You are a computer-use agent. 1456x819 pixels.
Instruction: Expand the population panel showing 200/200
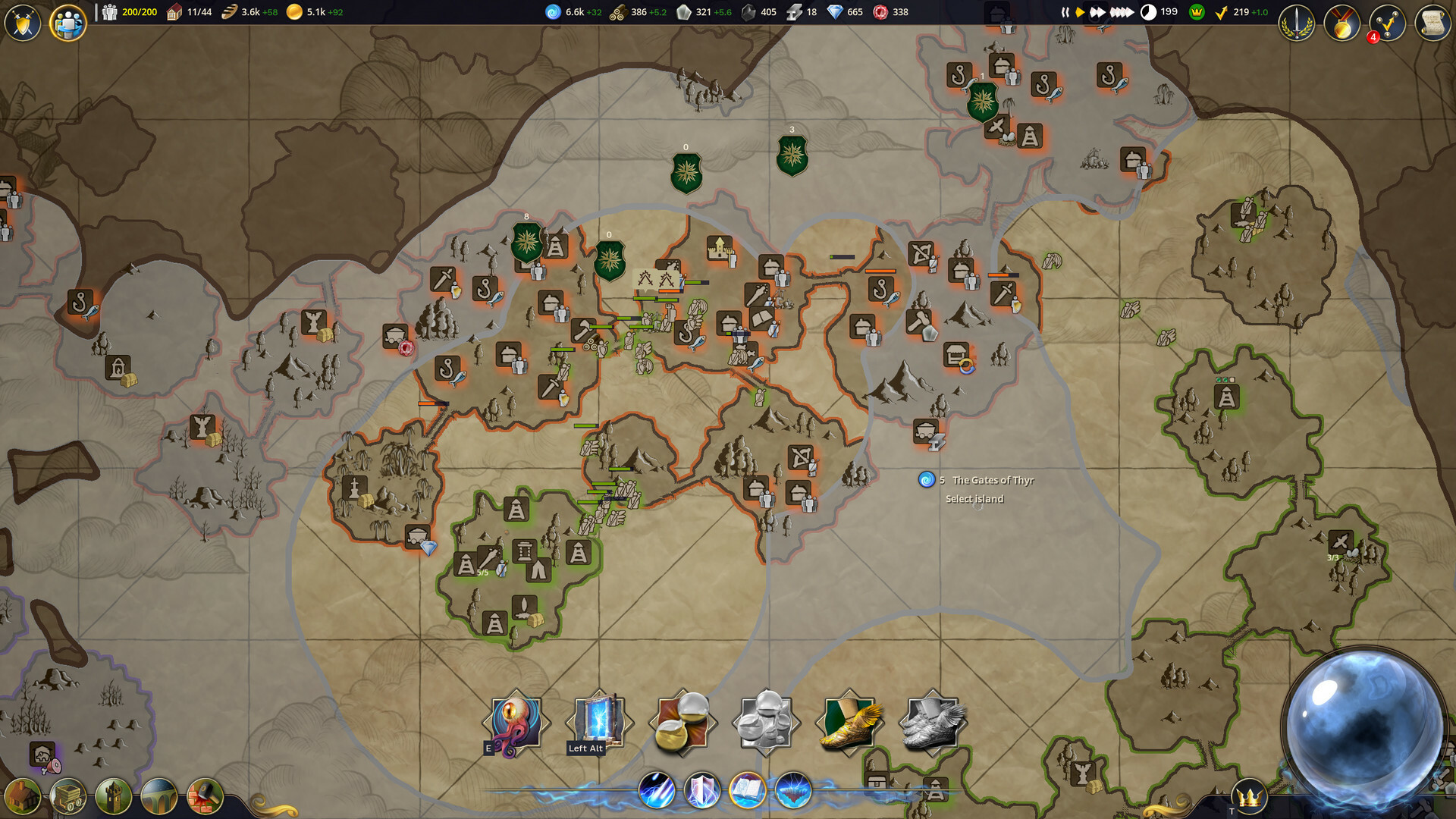129,11
